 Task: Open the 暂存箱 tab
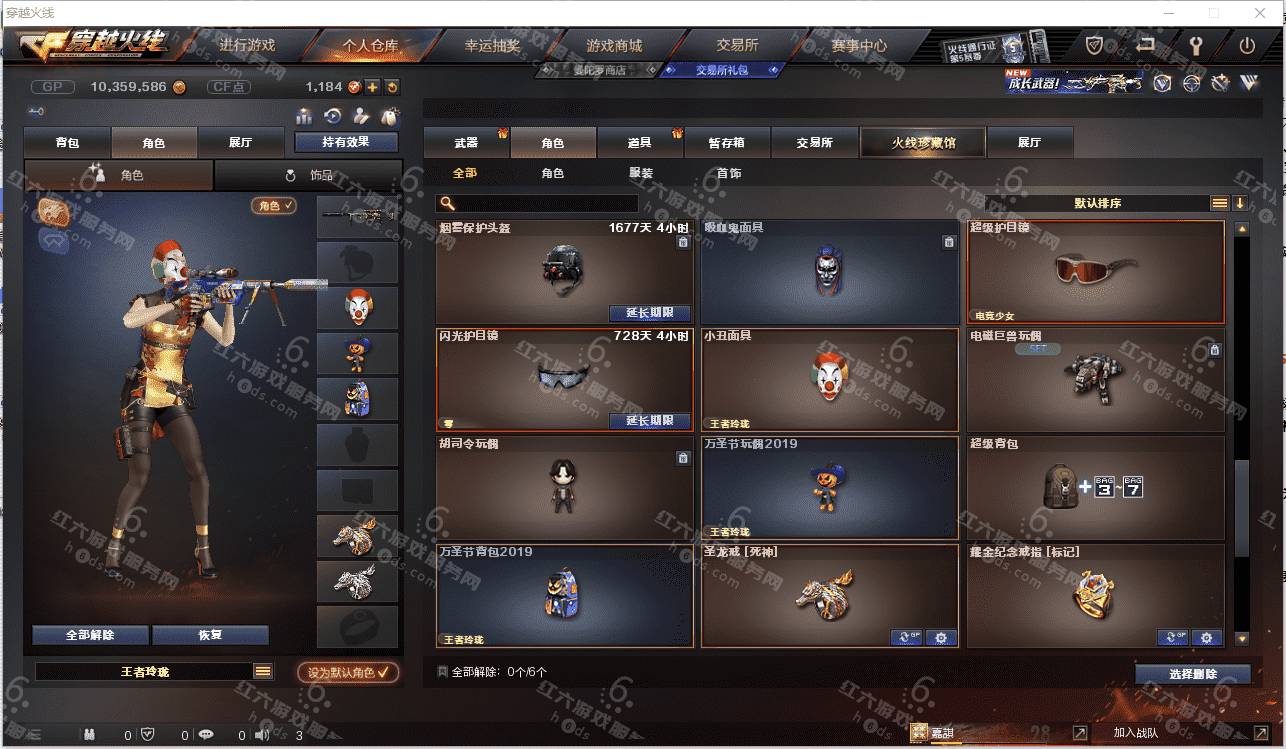[727, 143]
